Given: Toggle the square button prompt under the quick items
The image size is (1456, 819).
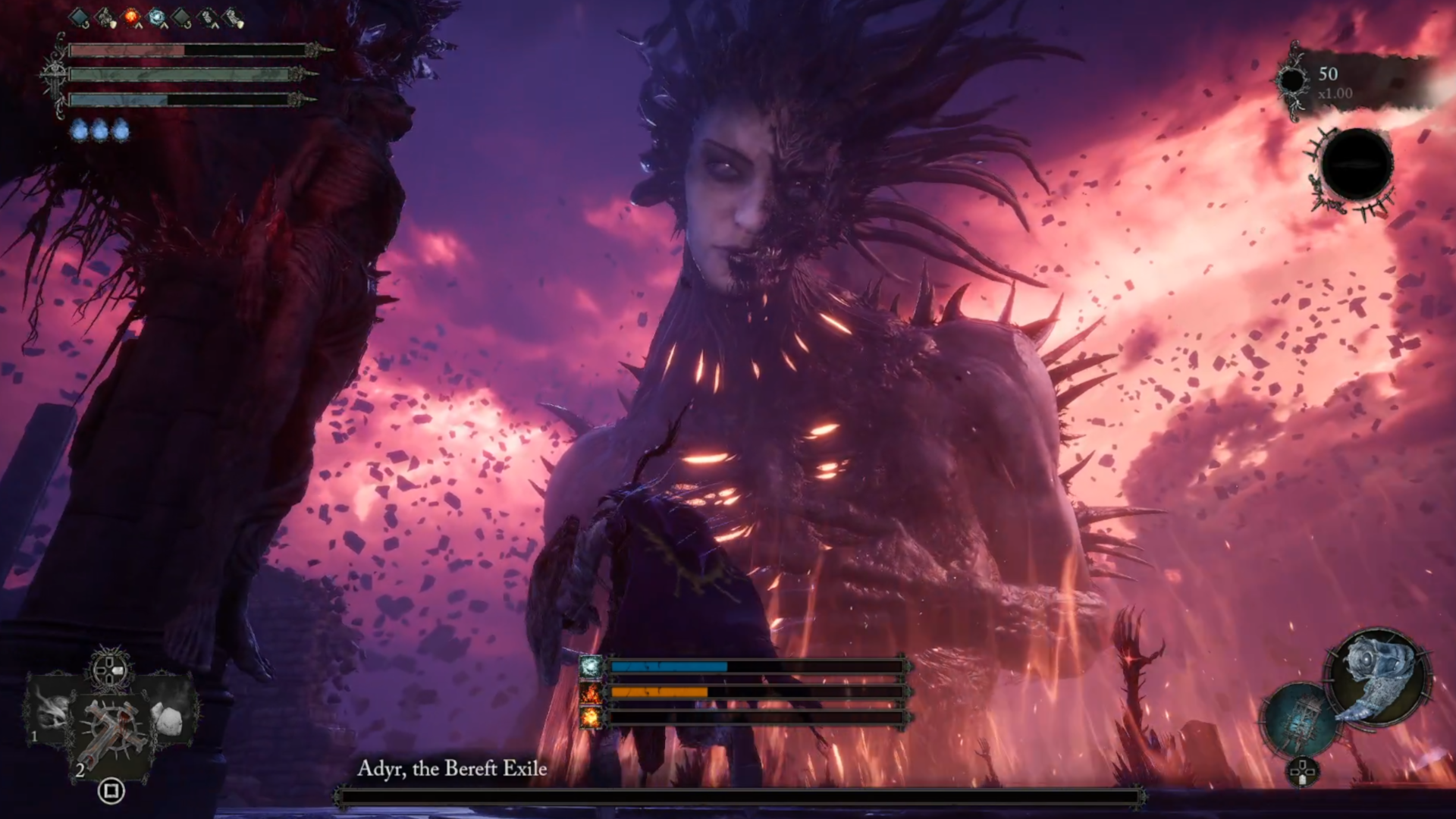Looking at the screenshot, I should tap(110, 790).
